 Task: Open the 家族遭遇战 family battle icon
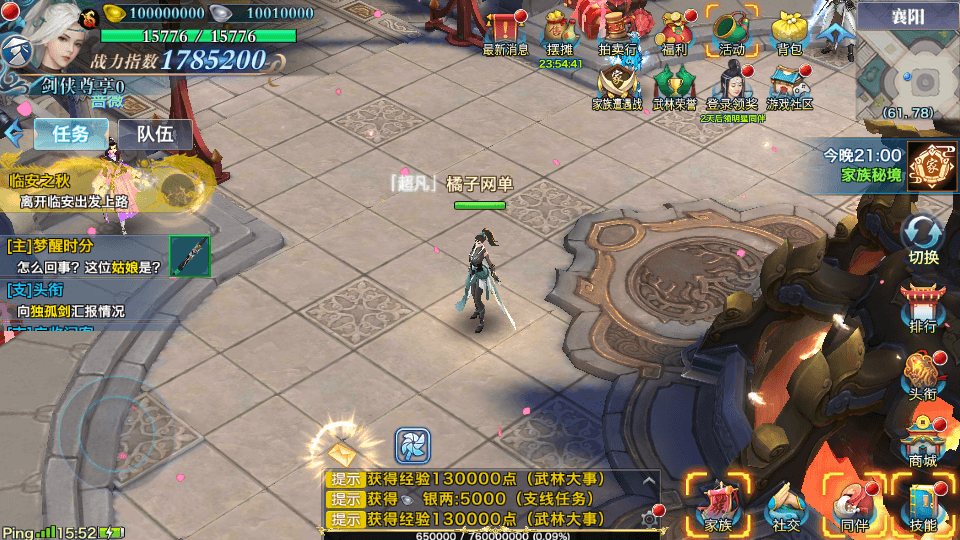coord(617,84)
